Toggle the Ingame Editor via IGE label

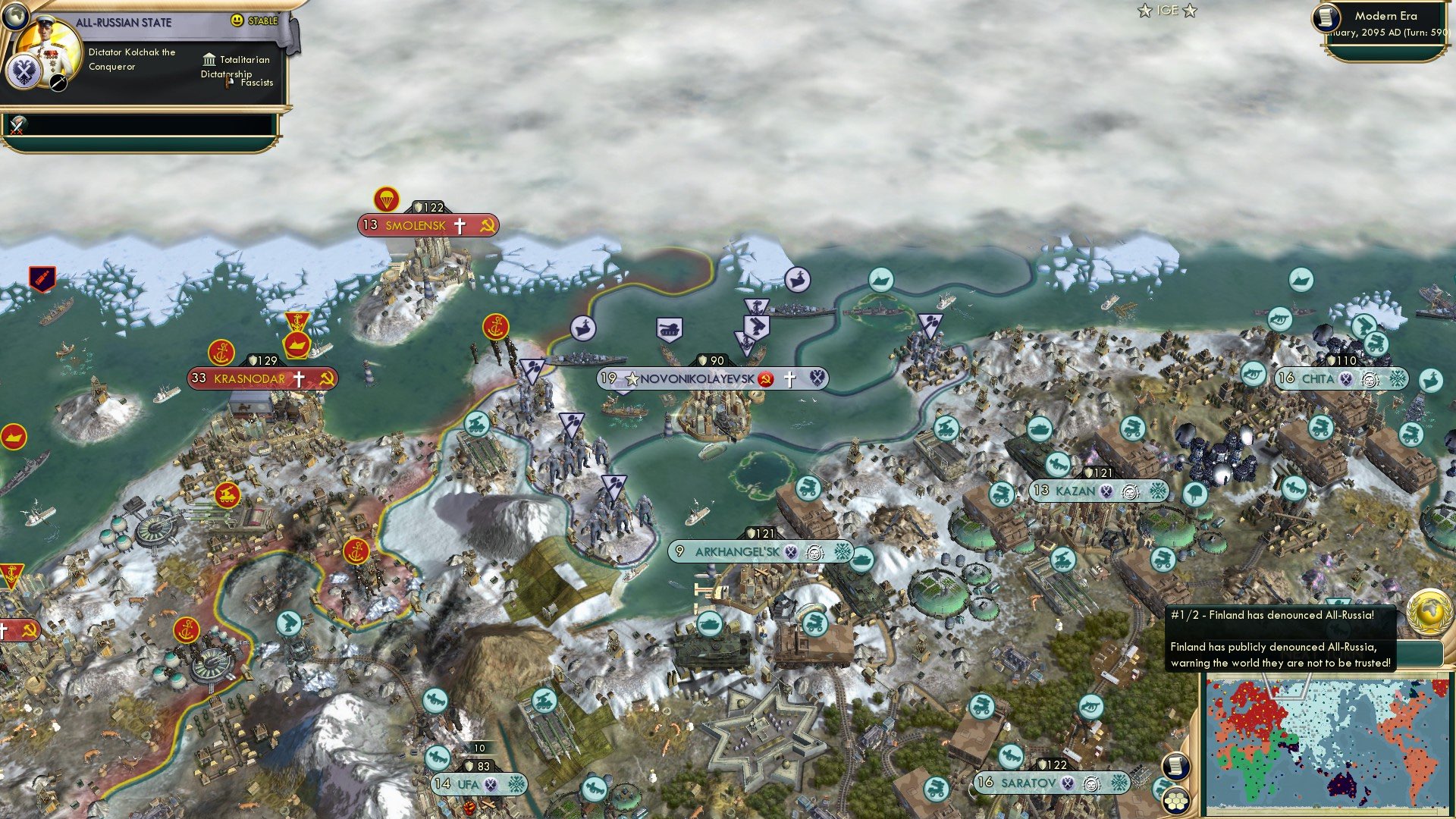click(x=1168, y=11)
